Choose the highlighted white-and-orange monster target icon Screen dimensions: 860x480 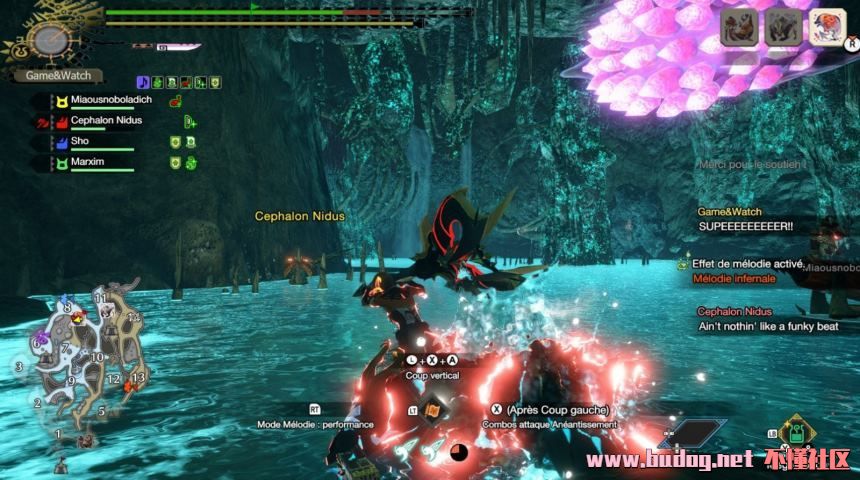coord(827,28)
